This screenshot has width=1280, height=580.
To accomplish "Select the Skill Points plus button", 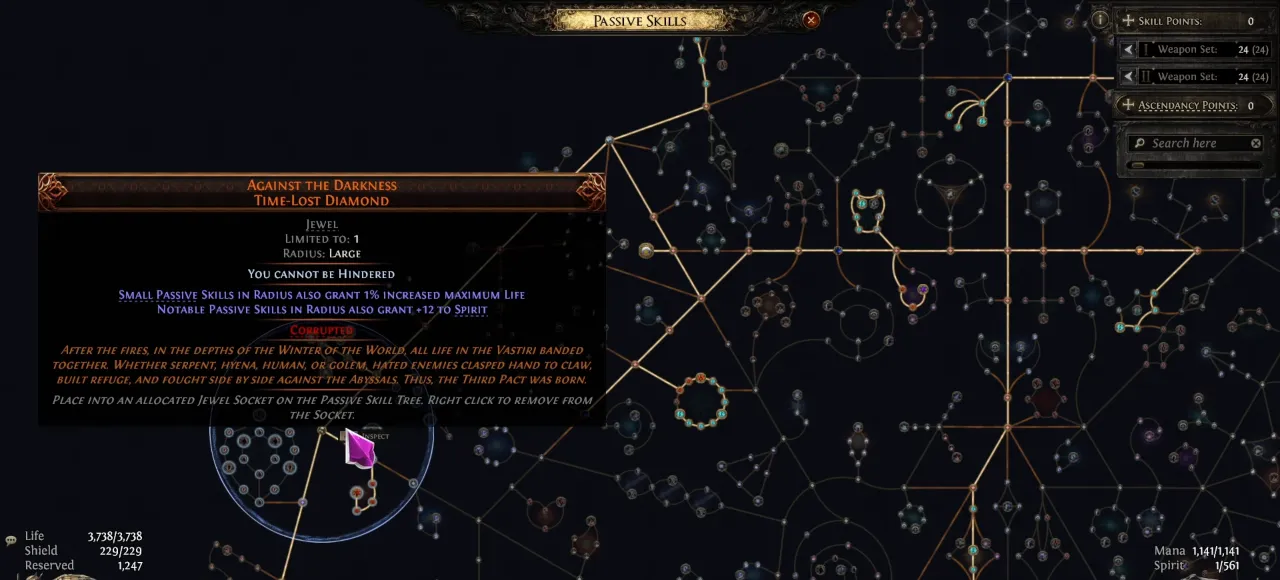I will (1128, 21).
